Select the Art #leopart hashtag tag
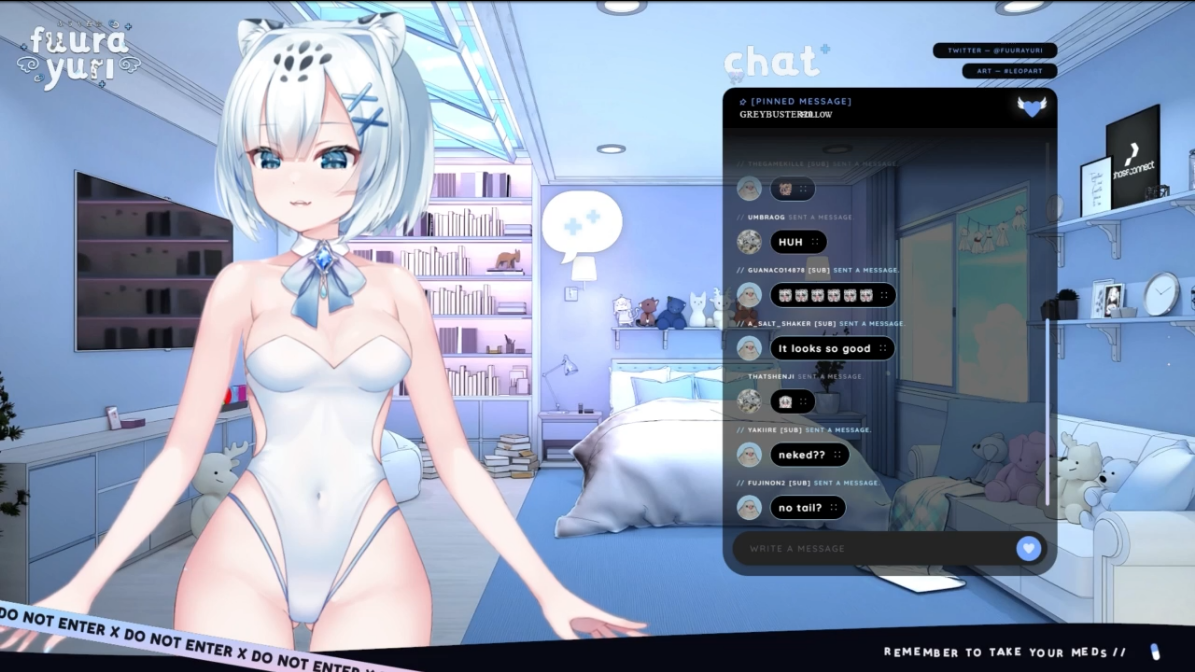 [x=1009, y=71]
